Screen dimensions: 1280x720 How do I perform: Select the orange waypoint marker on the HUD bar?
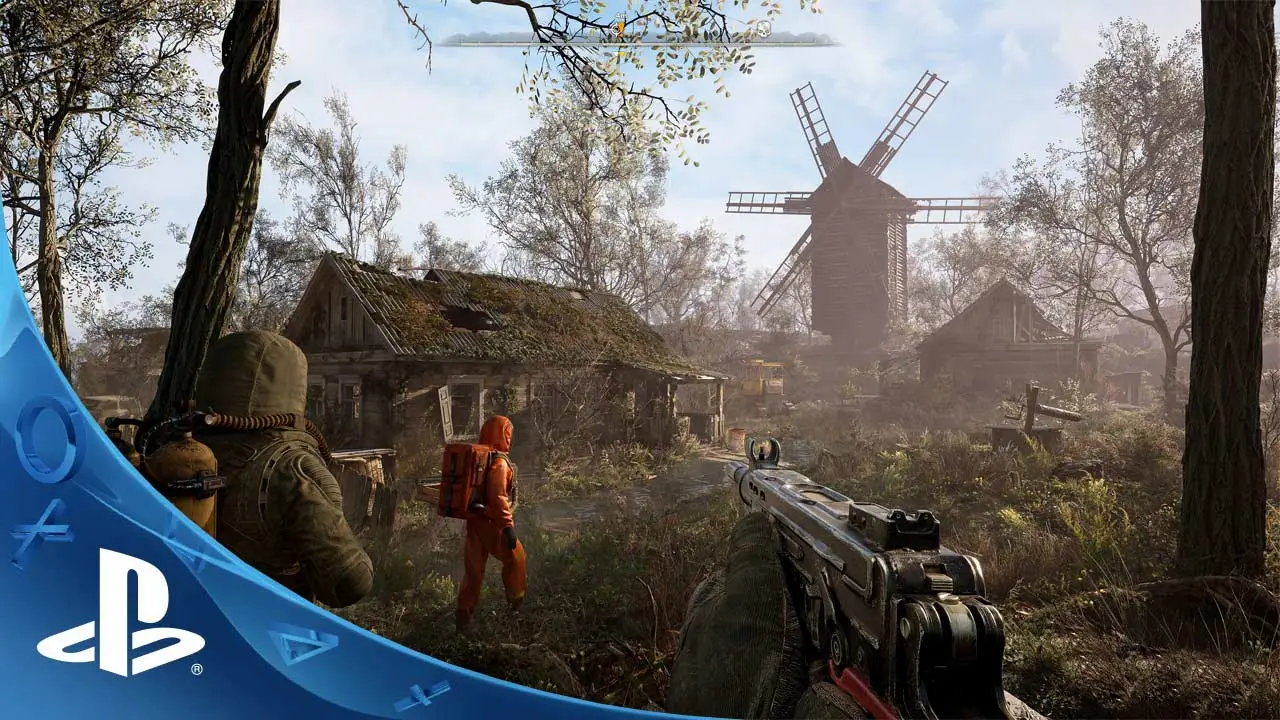click(620, 29)
